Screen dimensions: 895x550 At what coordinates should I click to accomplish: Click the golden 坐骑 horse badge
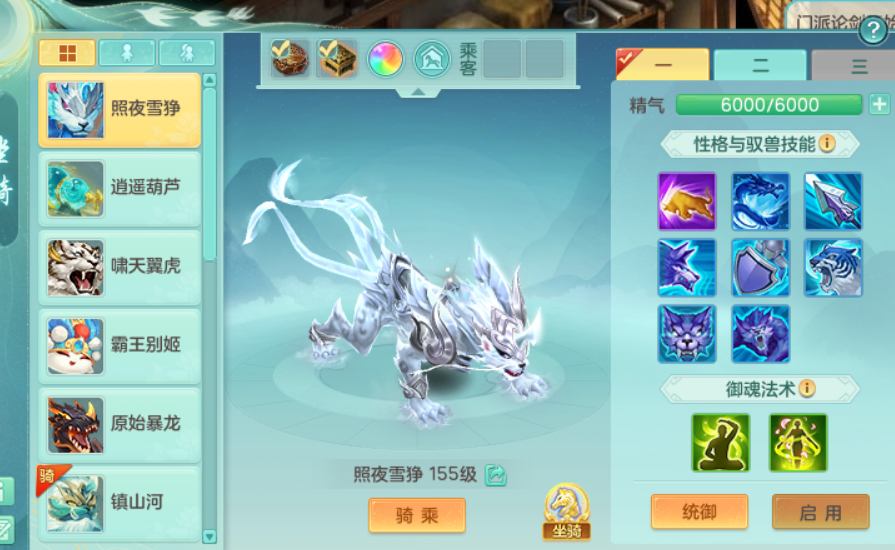point(566,512)
